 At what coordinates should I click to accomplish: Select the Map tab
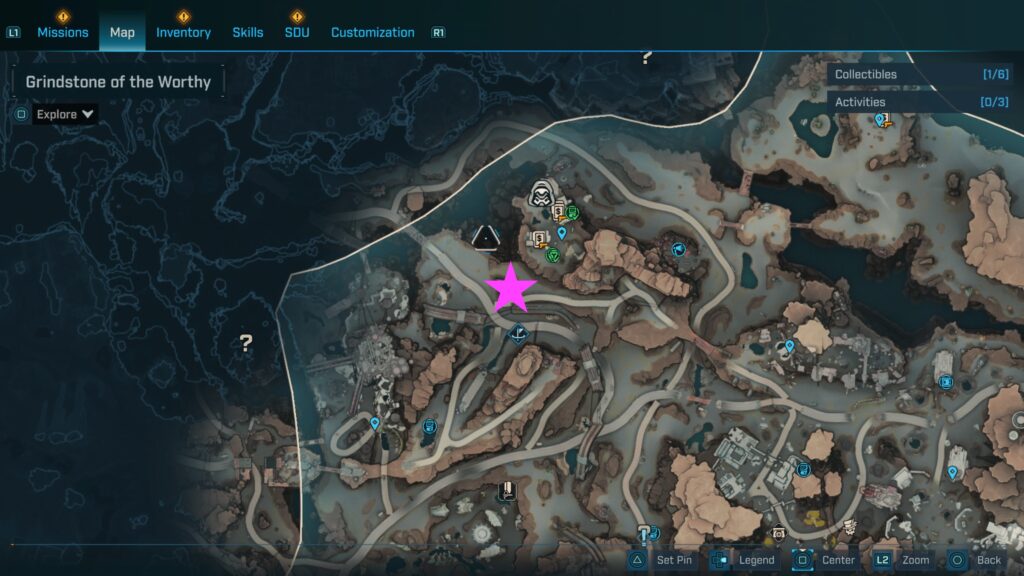(x=122, y=32)
